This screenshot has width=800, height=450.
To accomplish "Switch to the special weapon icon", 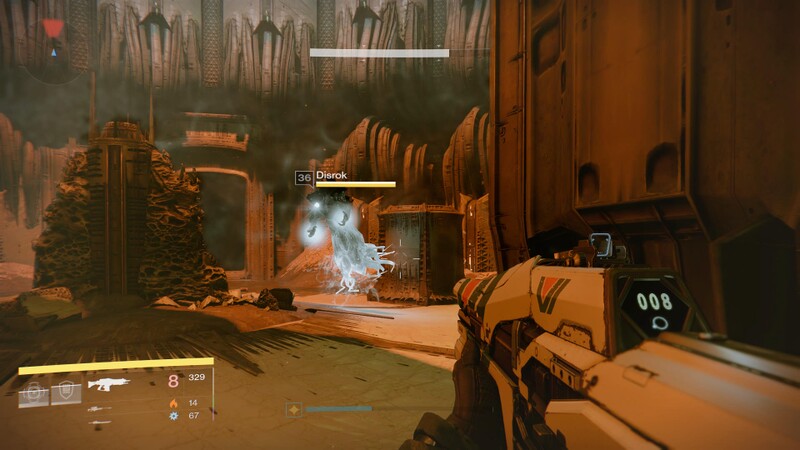I will point(99,408).
